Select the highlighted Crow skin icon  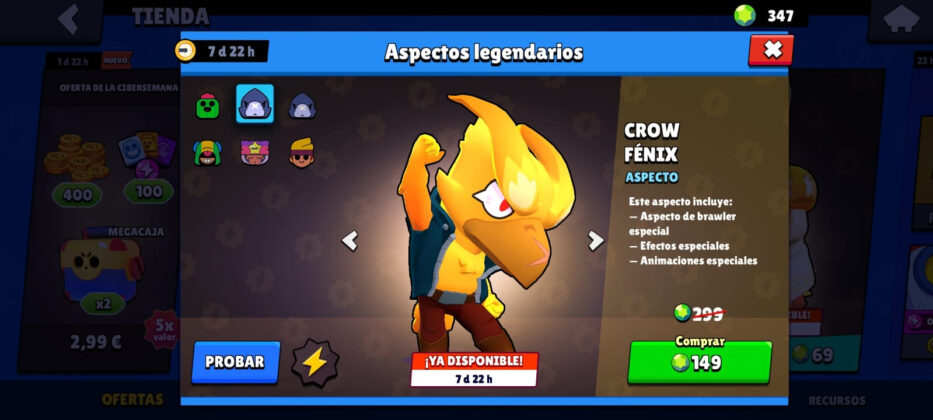tap(255, 104)
